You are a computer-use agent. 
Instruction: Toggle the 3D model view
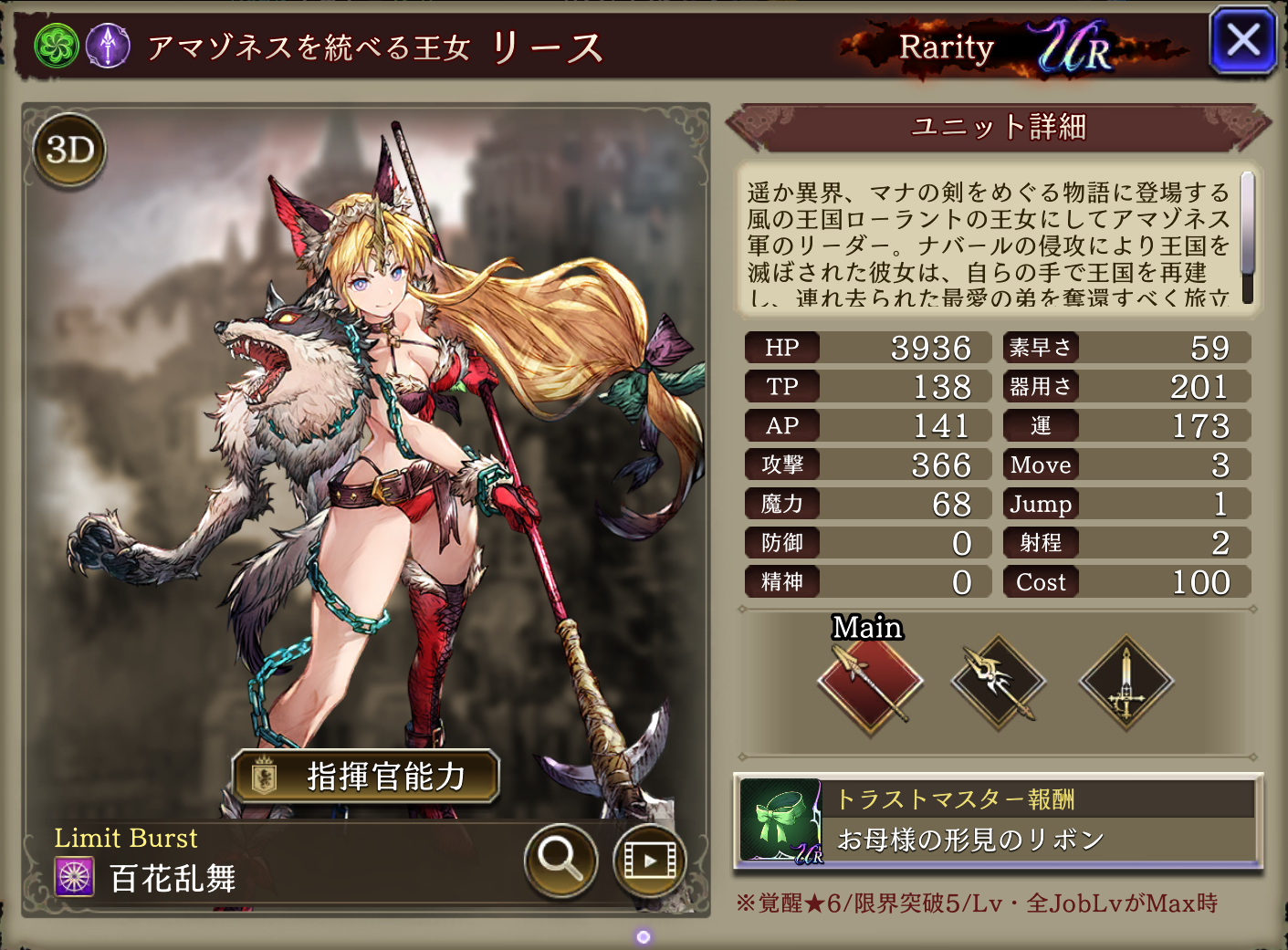(x=70, y=151)
